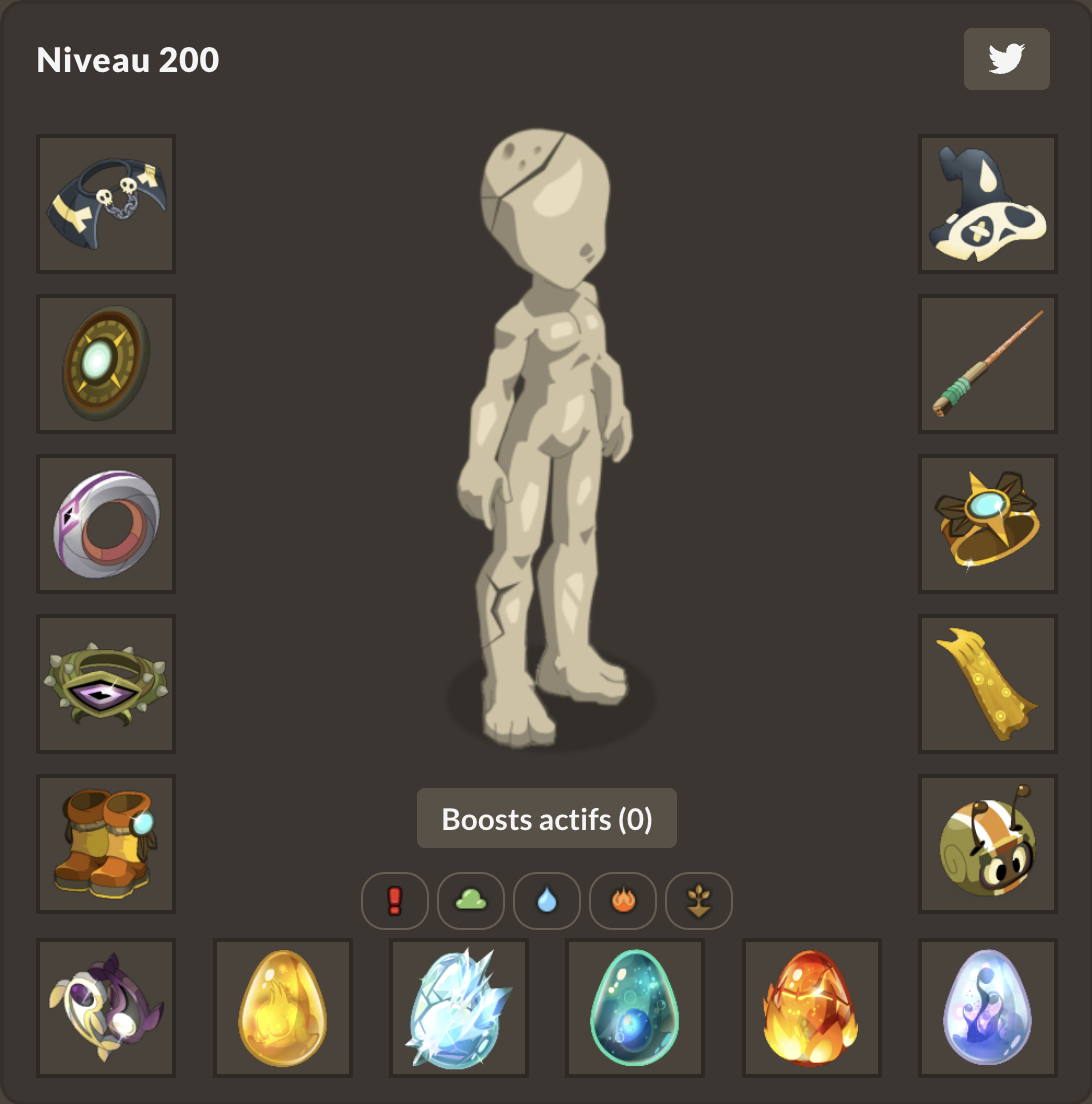Screen dimensions: 1092x1104
Task: Pick the orange boots equipment slot
Action: click(x=106, y=844)
